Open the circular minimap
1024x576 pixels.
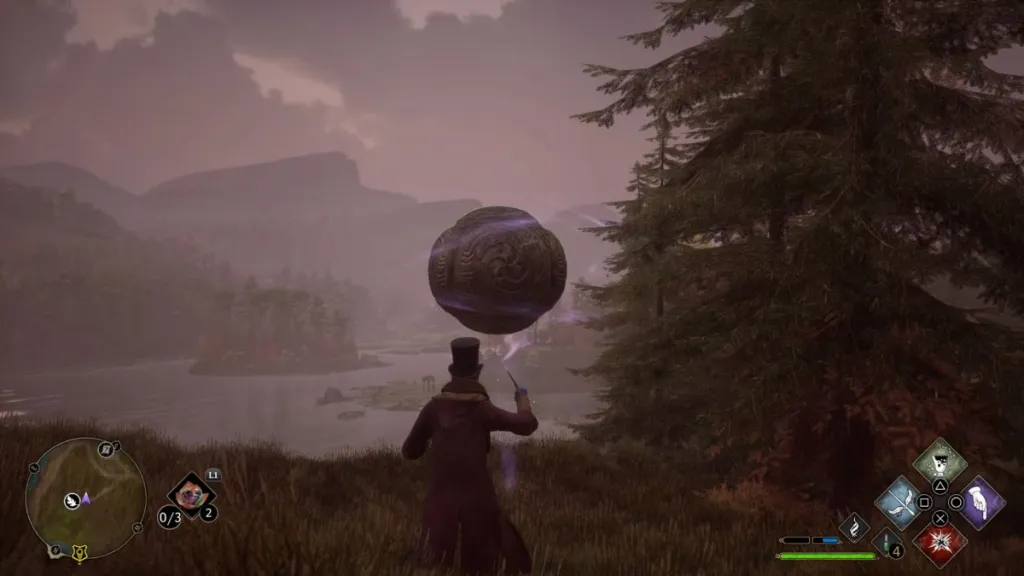85,497
